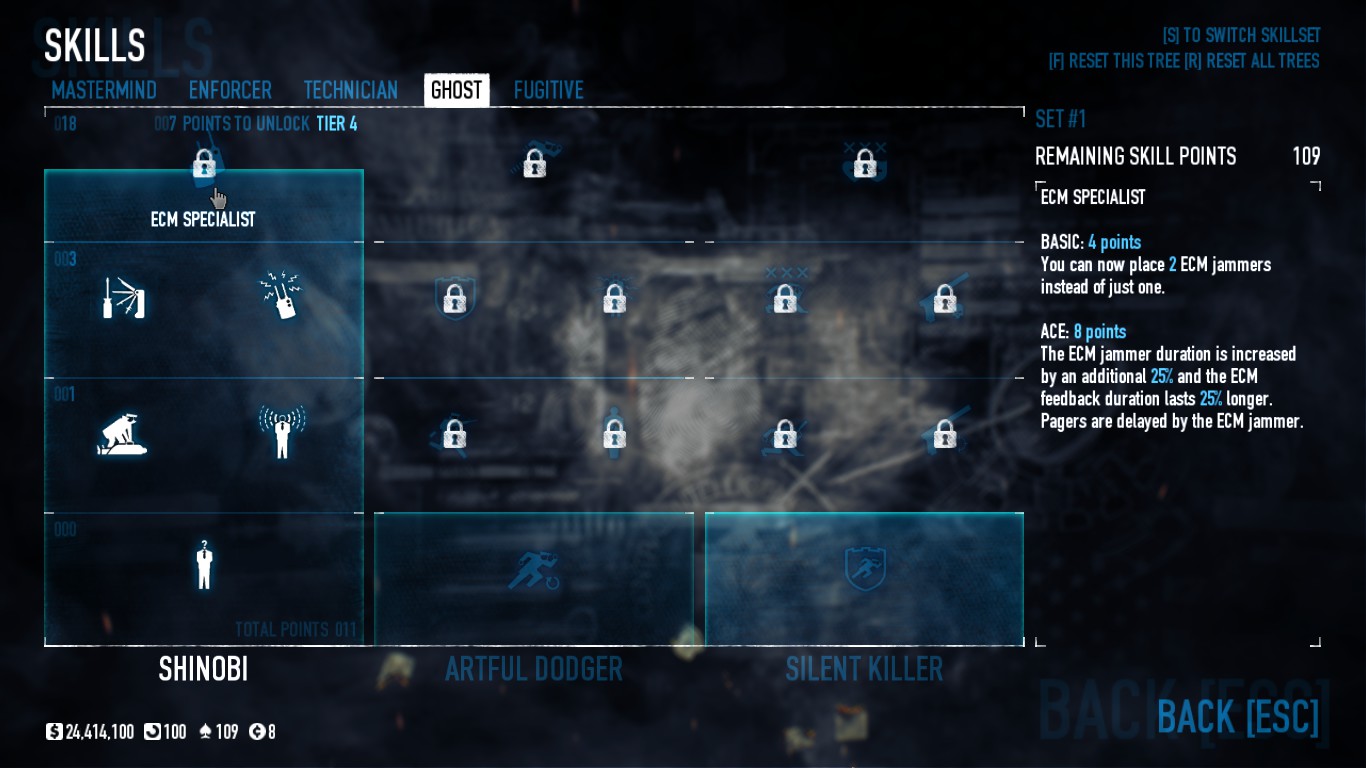Image resolution: width=1366 pixels, height=768 pixels.
Task: Select the ECM jammer device skill icon
Action: click(282, 296)
